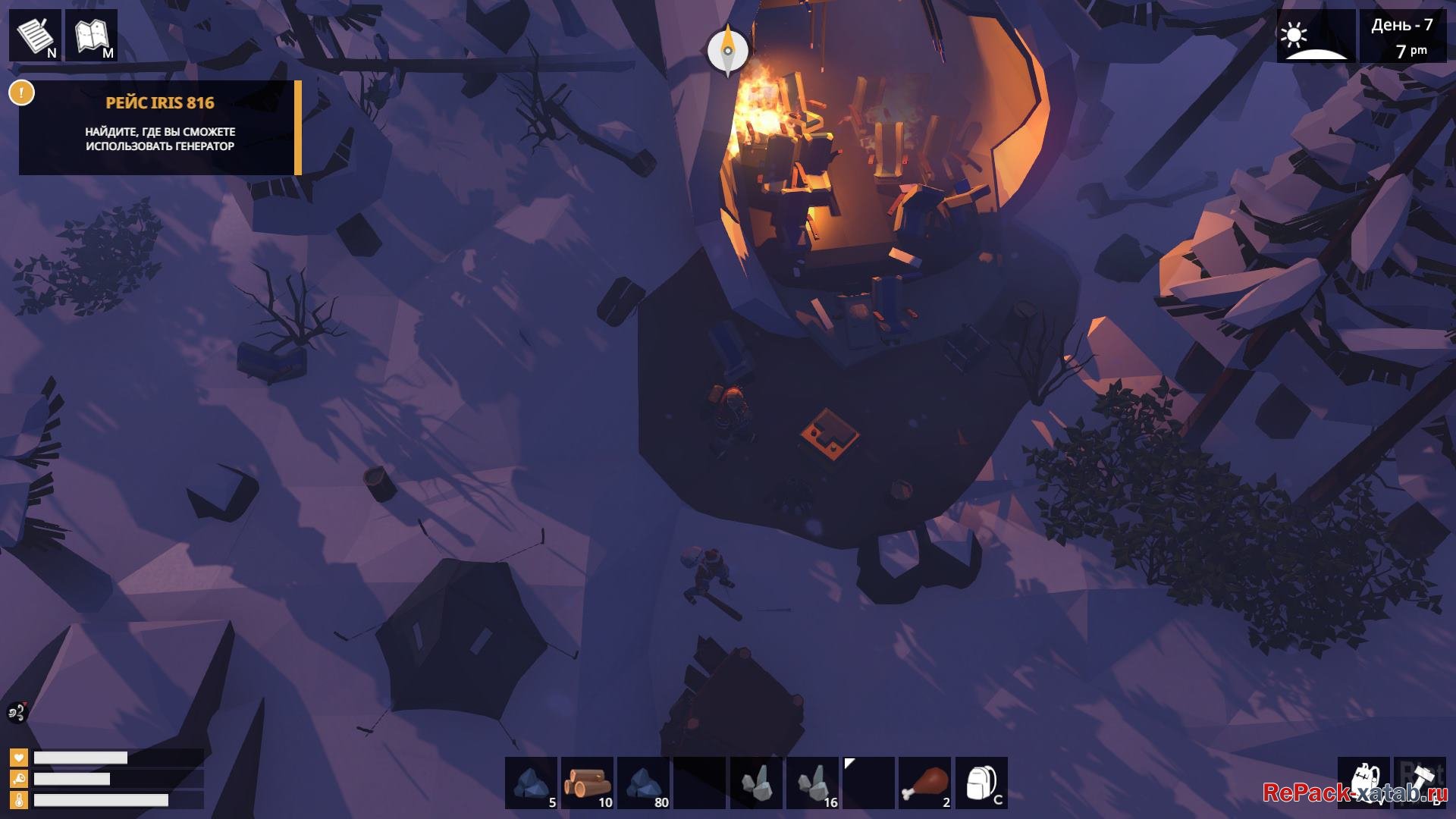The height and width of the screenshot is (819, 1456).
Task: Select the coal stack of 80
Action: (643, 783)
